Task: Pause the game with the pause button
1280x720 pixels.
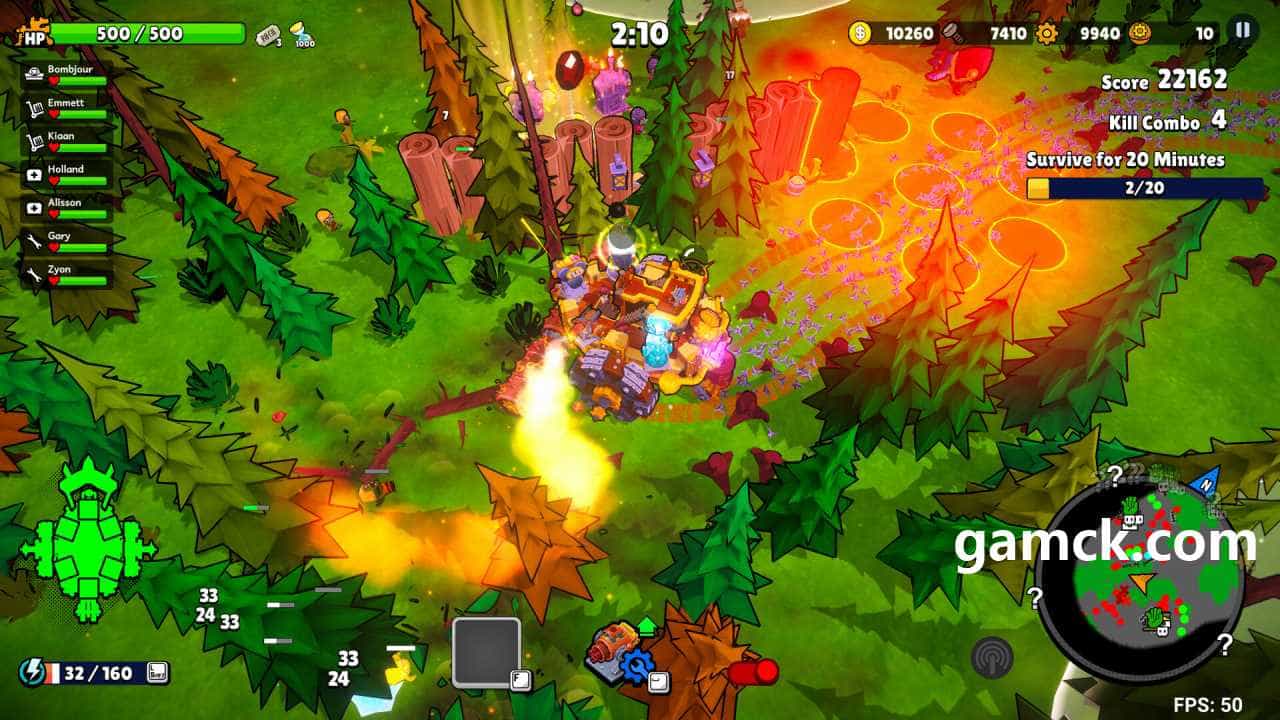Action: pyautogui.click(x=1243, y=31)
